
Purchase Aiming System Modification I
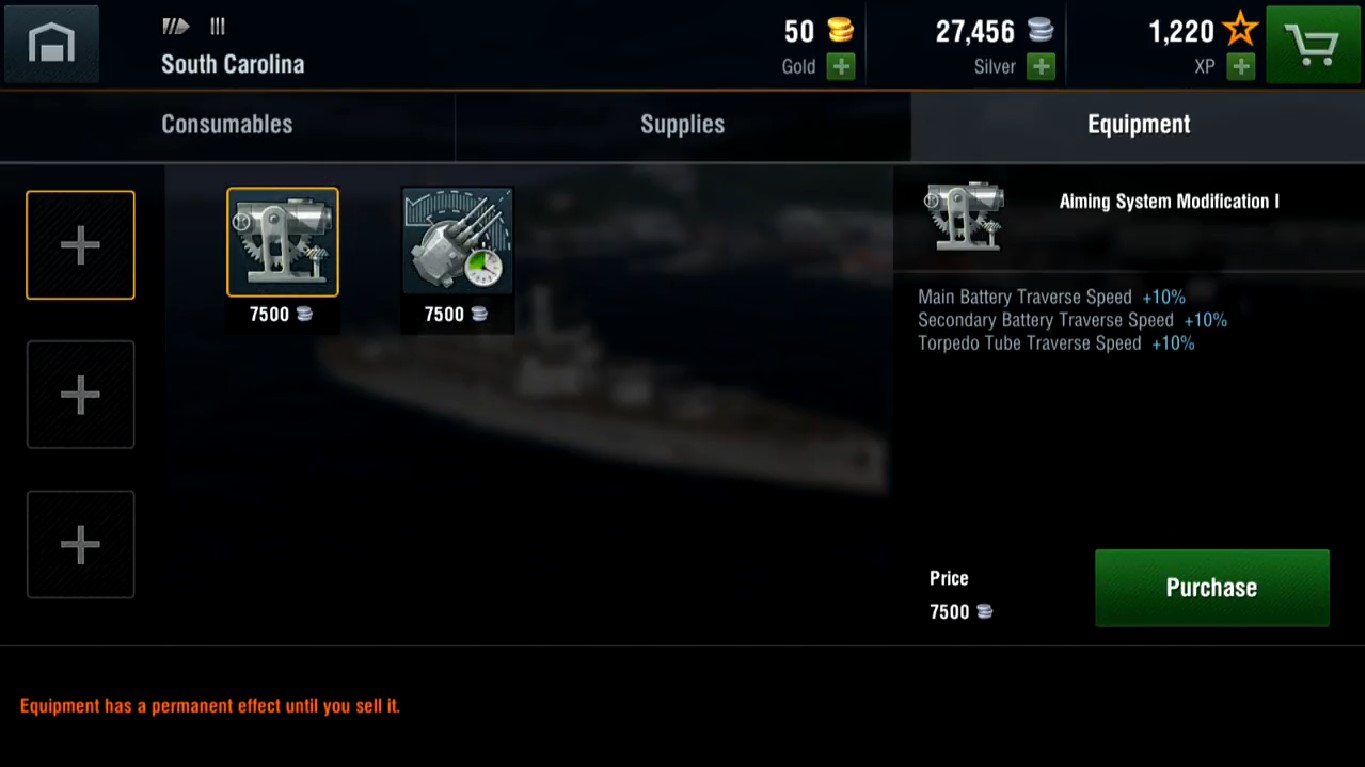pyautogui.click(x=1211, y=587)
